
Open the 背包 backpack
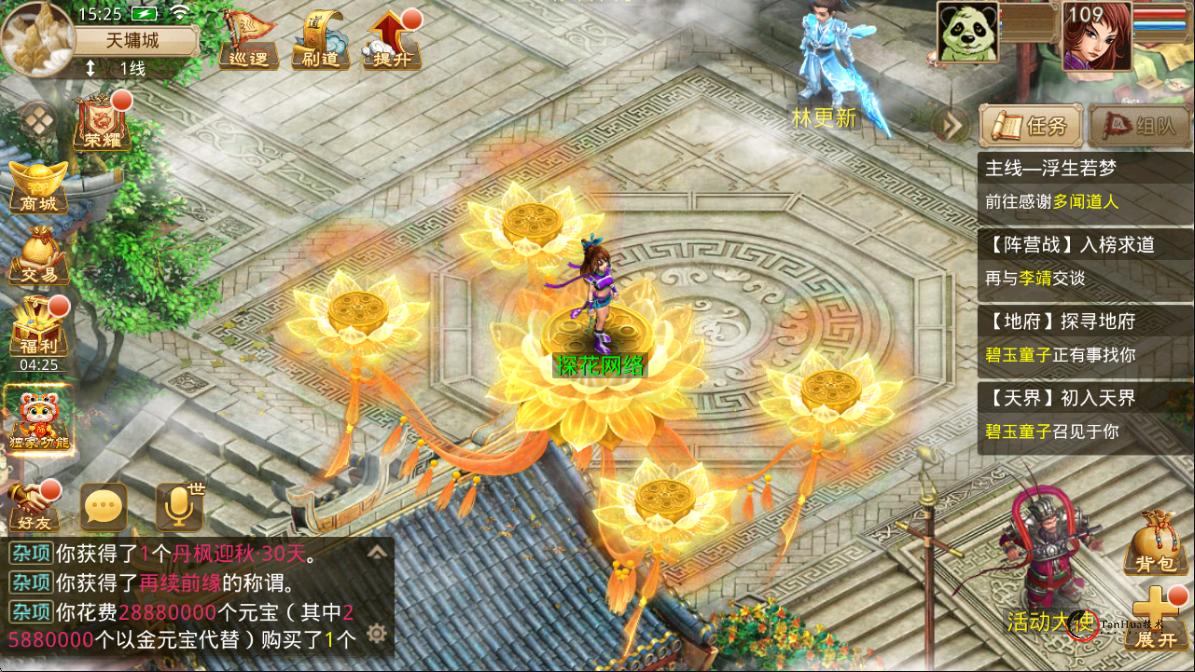tap(1154, 545)
